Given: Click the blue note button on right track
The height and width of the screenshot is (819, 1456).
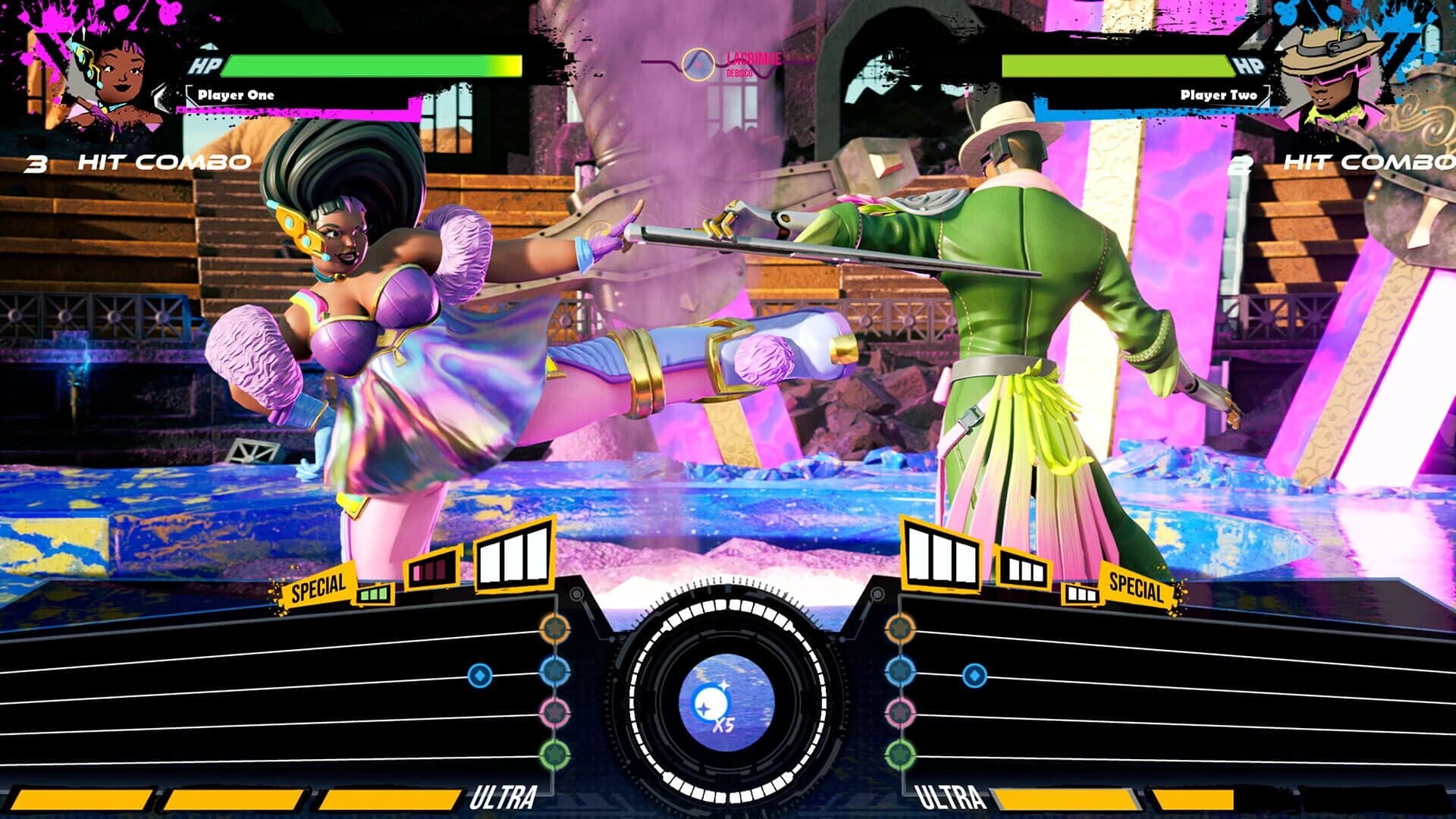Looking at the screenshot, I should [x=899, y=674].
